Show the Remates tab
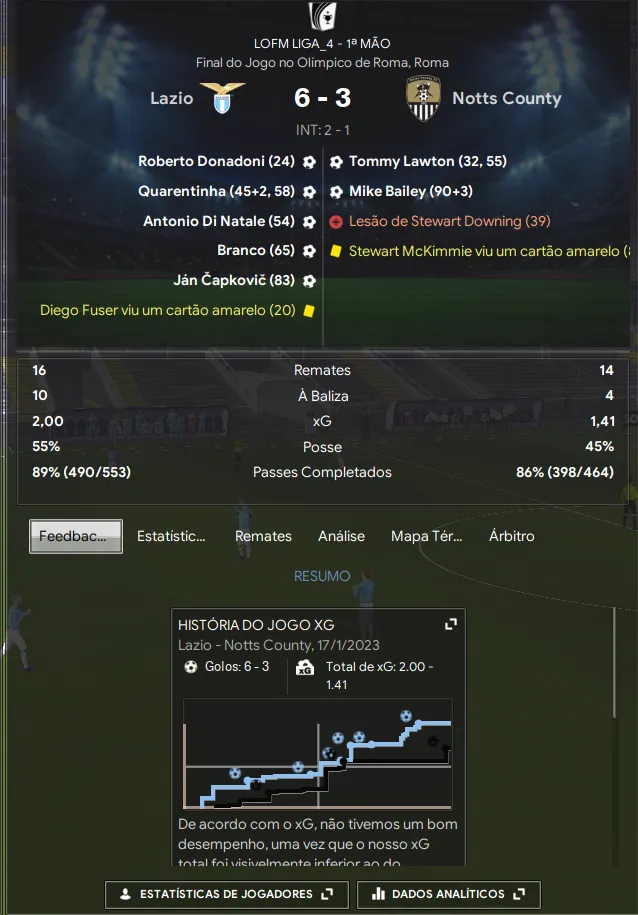 263,536
